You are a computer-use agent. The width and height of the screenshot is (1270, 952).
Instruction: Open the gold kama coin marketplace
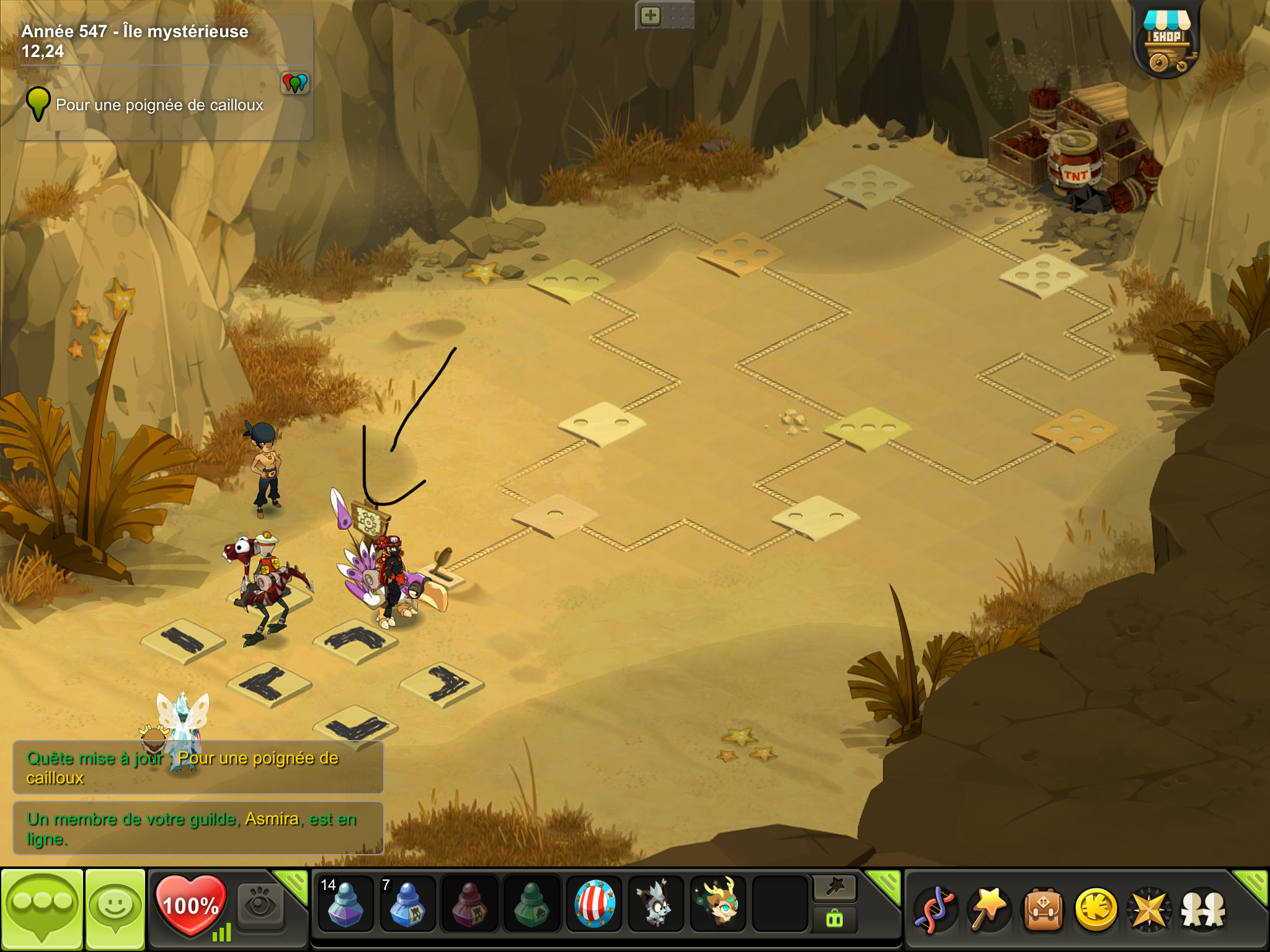(1096, 909)
